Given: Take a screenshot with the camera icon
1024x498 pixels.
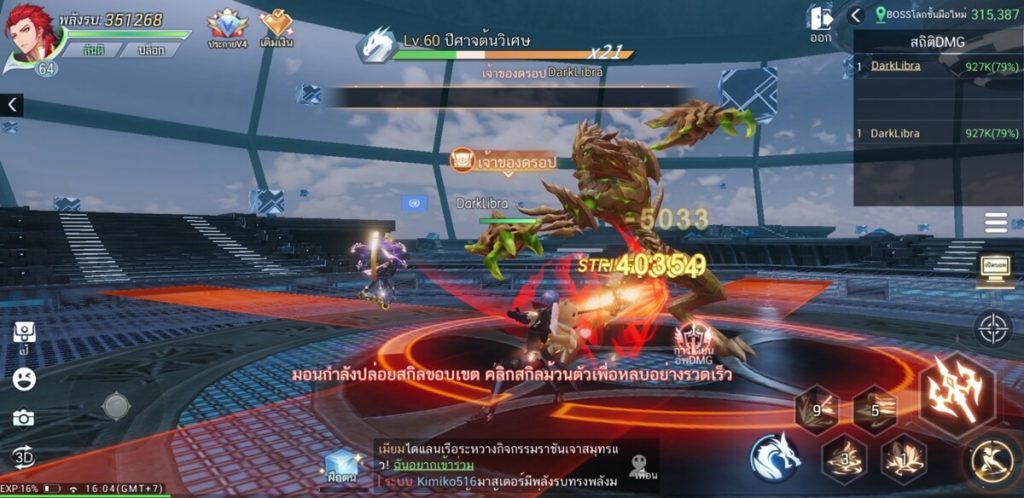Looking at the screenshot, I should click(x=23, y=418).
